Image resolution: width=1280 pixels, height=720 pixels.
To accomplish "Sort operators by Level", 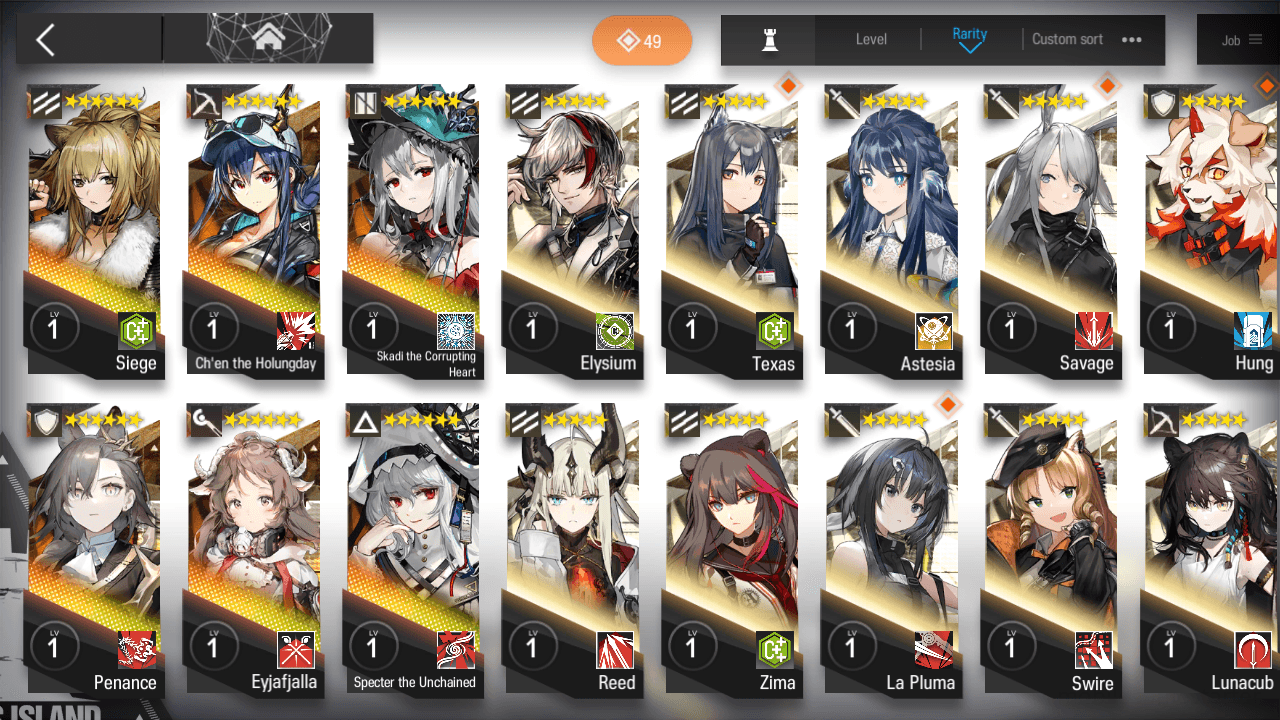I will (x=871, y=40).
